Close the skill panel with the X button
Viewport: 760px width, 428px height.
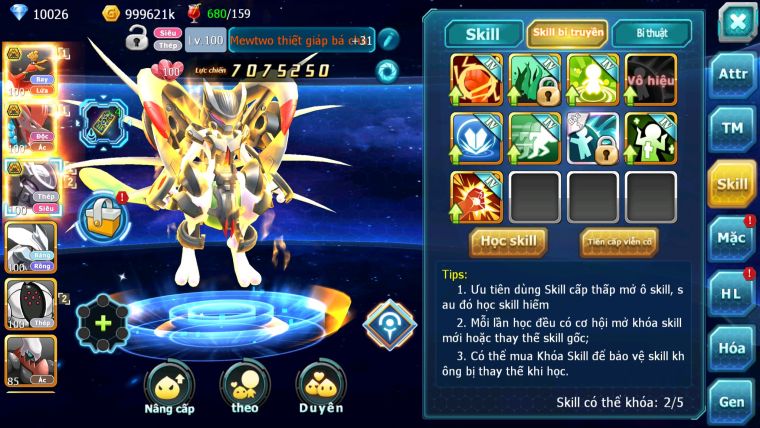(x=737, y=20)
